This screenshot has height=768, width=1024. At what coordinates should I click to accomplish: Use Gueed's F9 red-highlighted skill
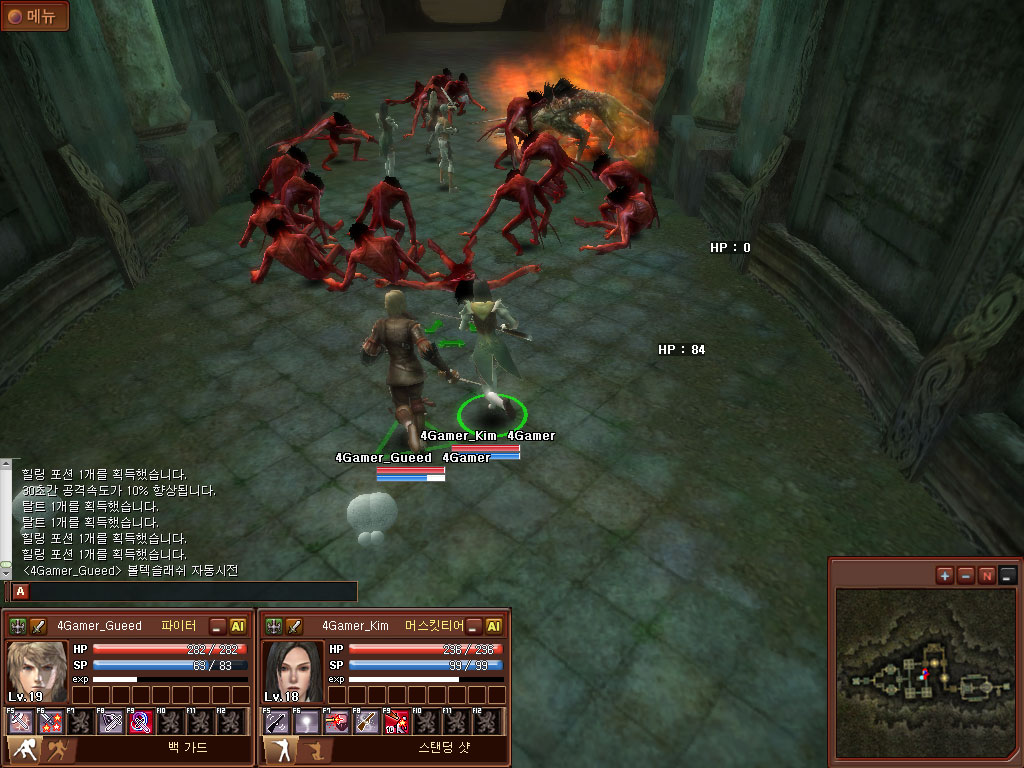pyautogui.click(x=141, y=721)
